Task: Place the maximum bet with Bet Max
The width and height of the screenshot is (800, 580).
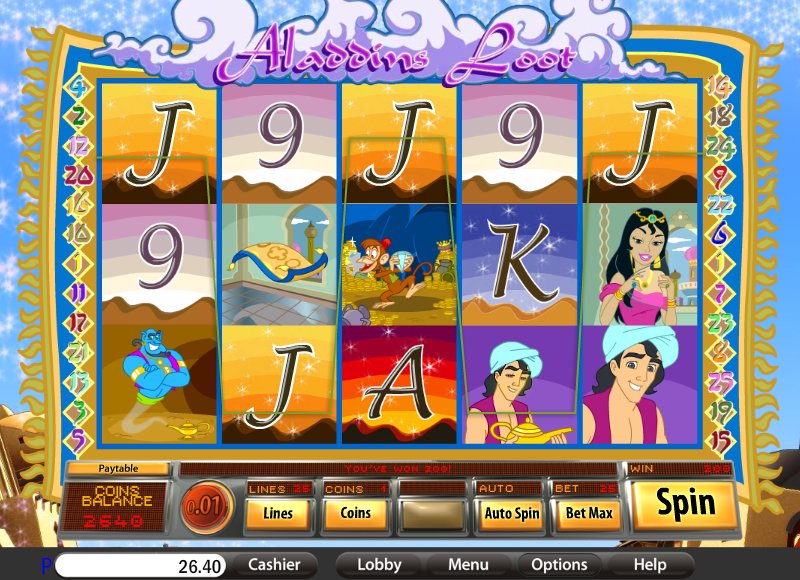Action: [588, 513]
